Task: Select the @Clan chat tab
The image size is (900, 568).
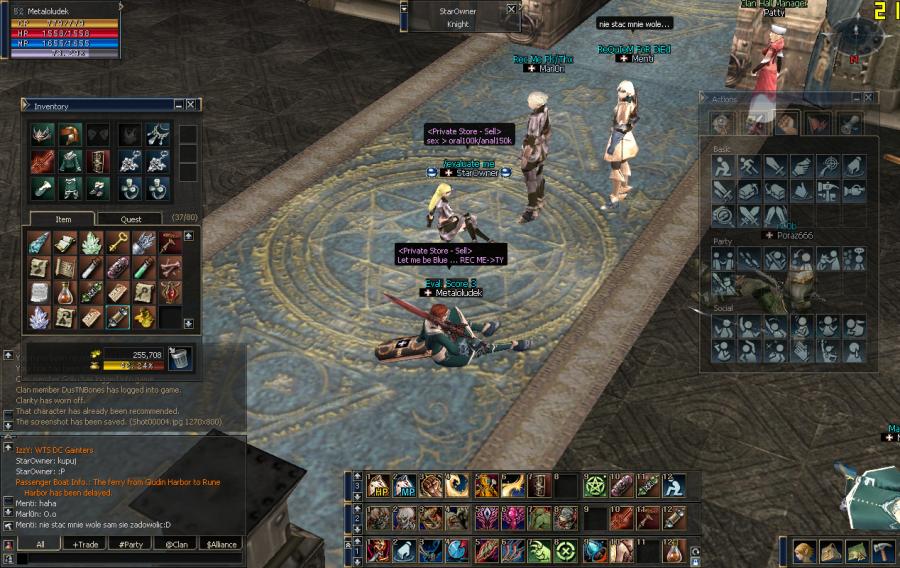Action: tap(177, 544)
